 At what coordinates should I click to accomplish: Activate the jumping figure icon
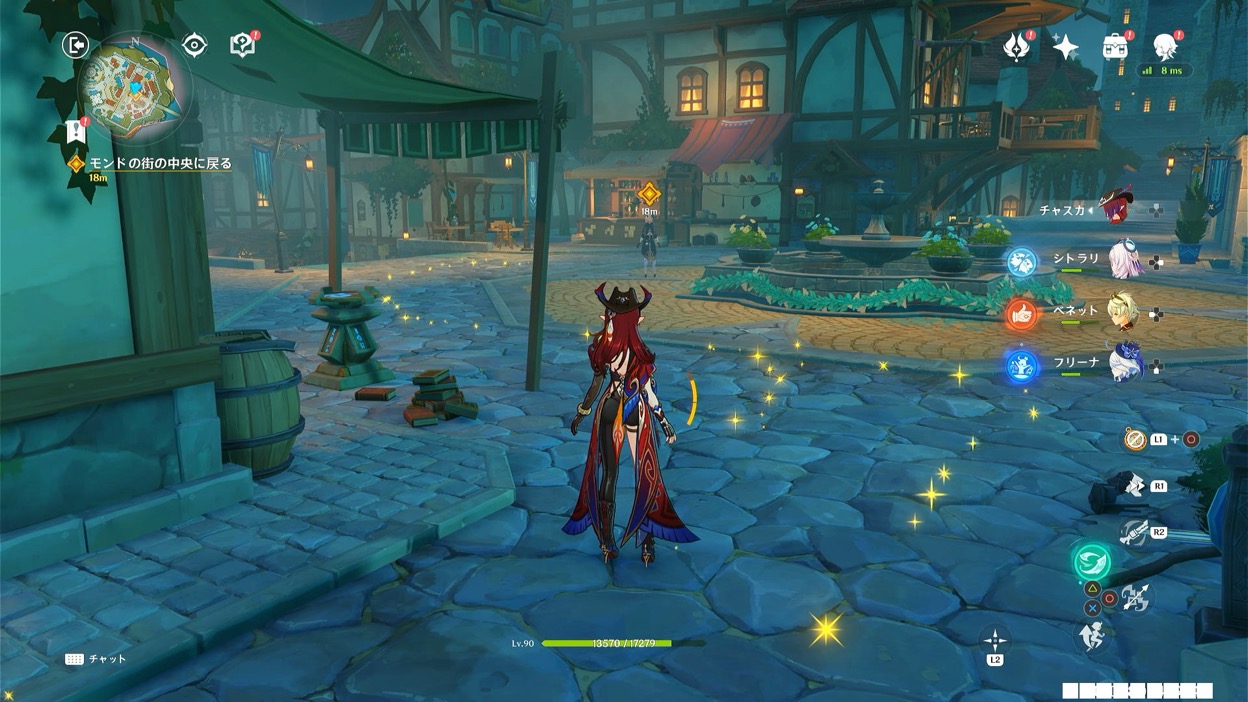coord(1093,636)
